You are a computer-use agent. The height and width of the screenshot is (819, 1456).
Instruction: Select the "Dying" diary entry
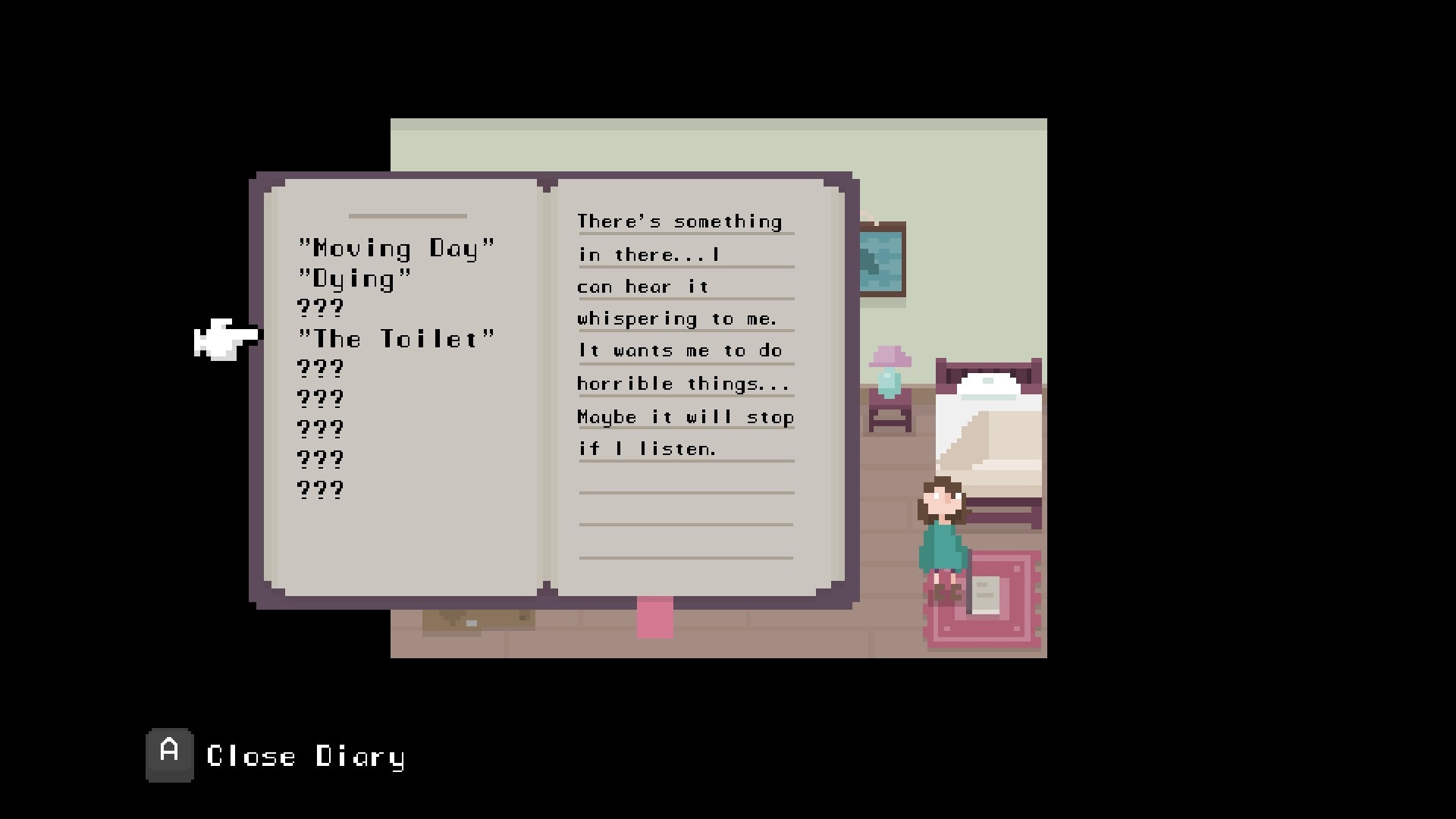point(355,279)
